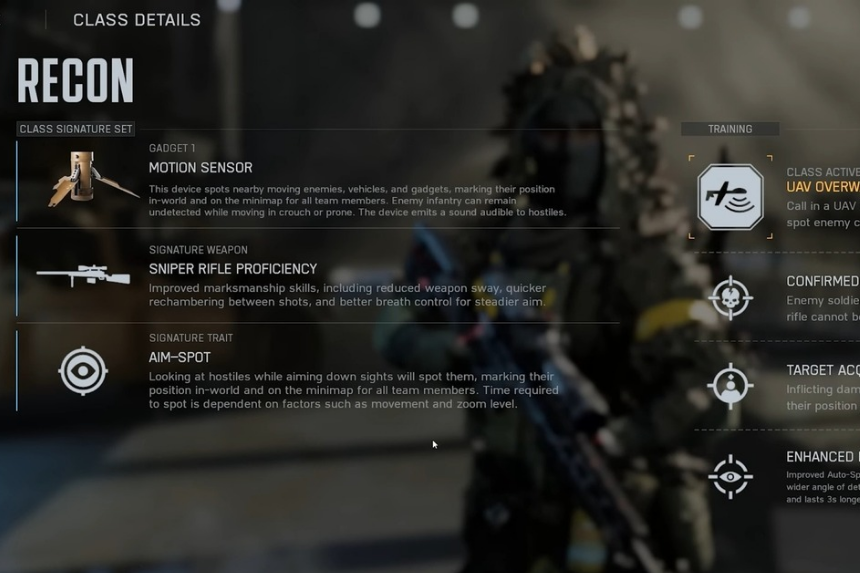Click the Aim-Spot eye target icon
This screenshot has height=573, width=860.
[83, 371]
